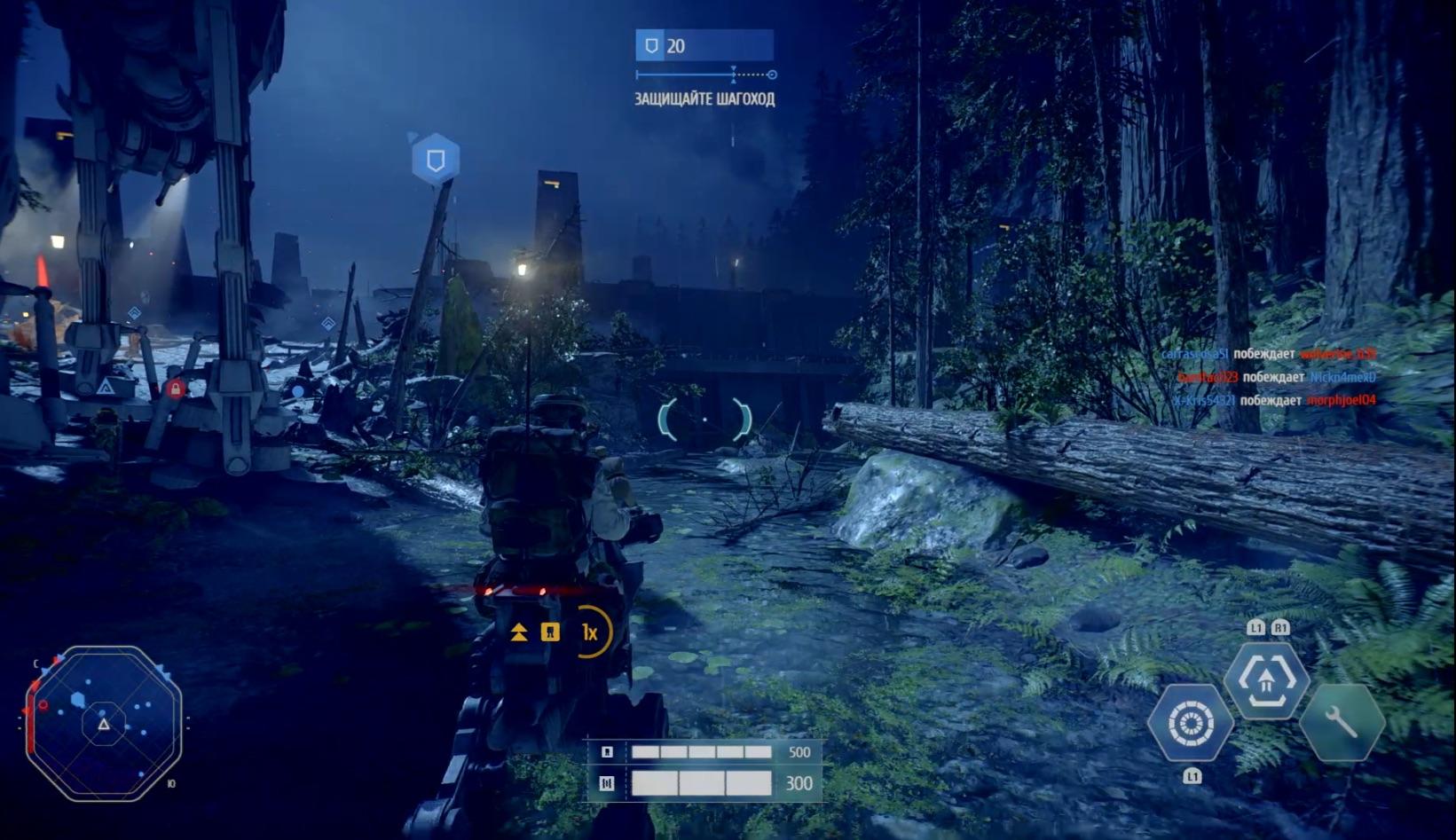Click the 1x zoom indicator ring
Screen dimensions: 1456x840
[591, 632]
